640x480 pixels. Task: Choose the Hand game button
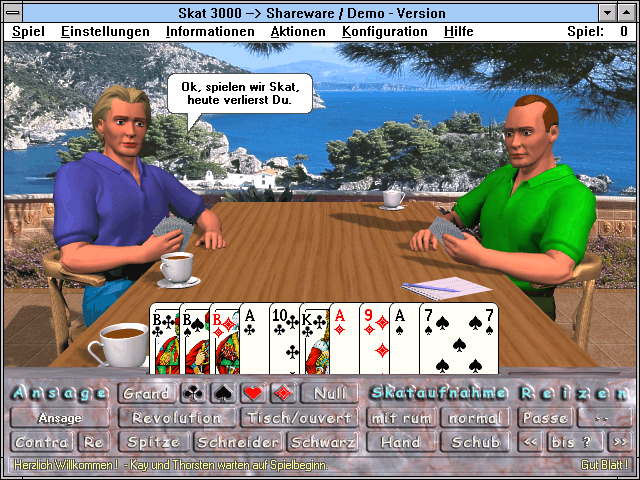pyautogui.click(x=401, y=442)
